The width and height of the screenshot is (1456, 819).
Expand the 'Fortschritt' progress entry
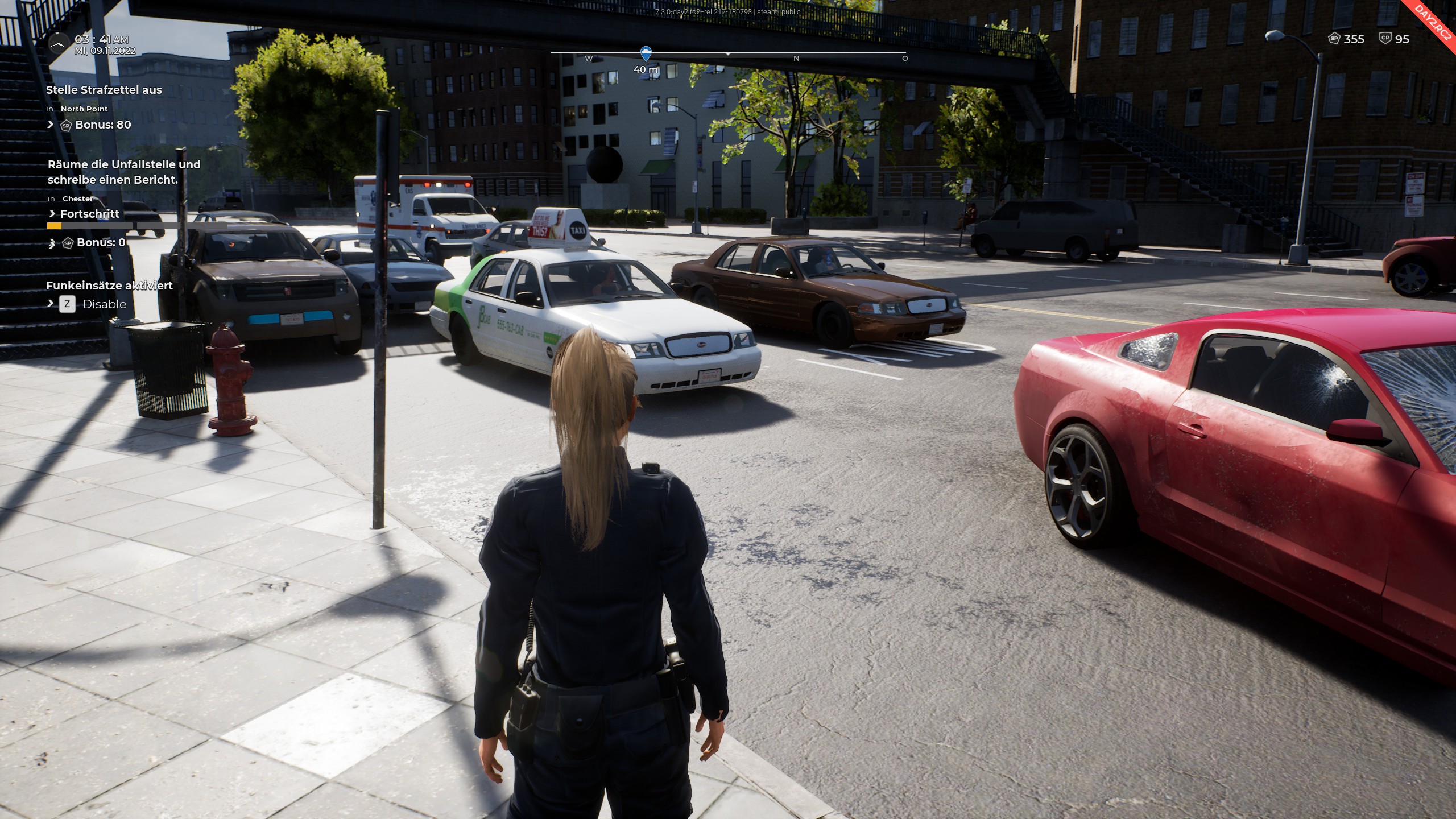click(89, 214)
